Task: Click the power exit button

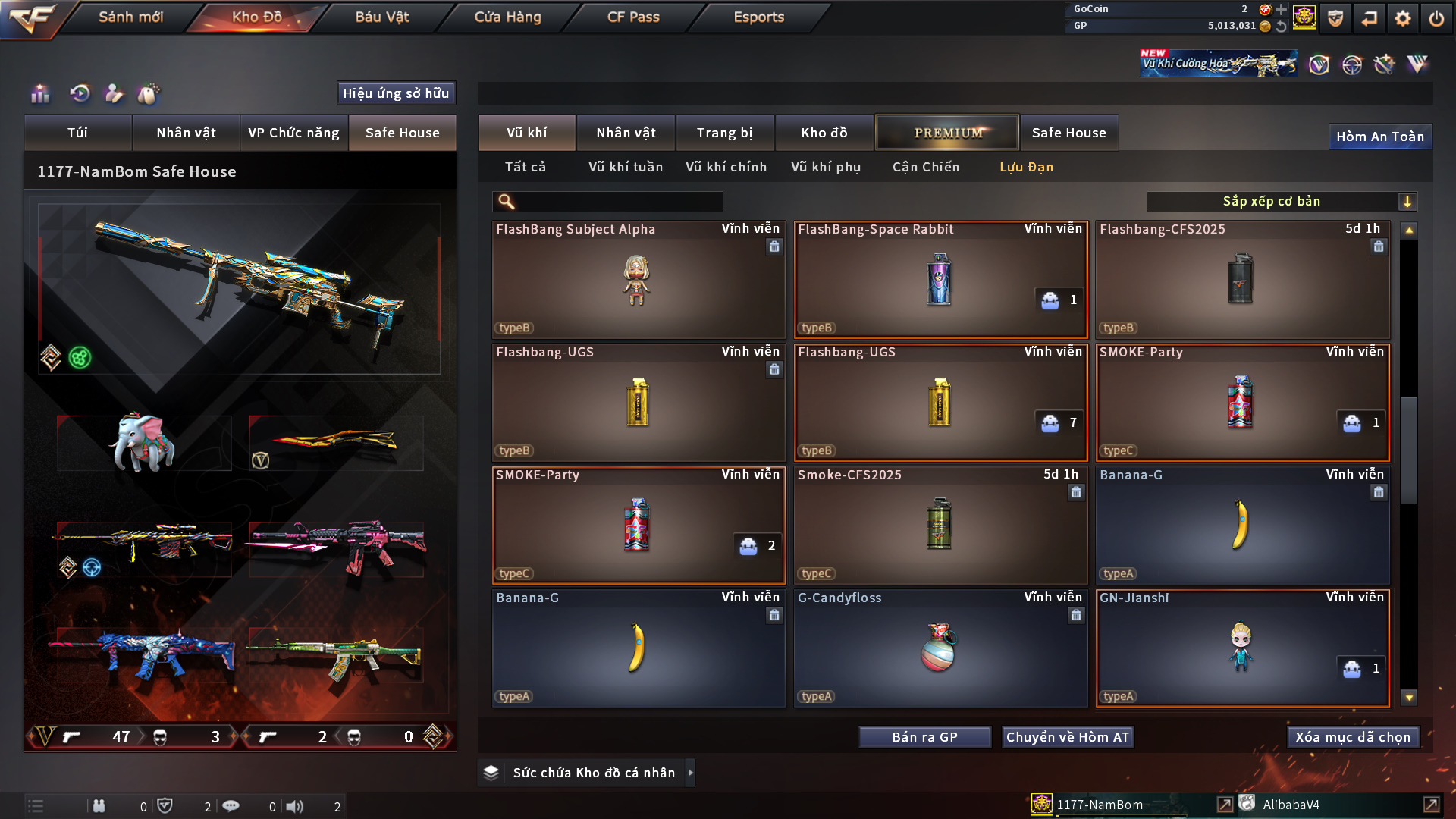Action: coord(1436,18)
